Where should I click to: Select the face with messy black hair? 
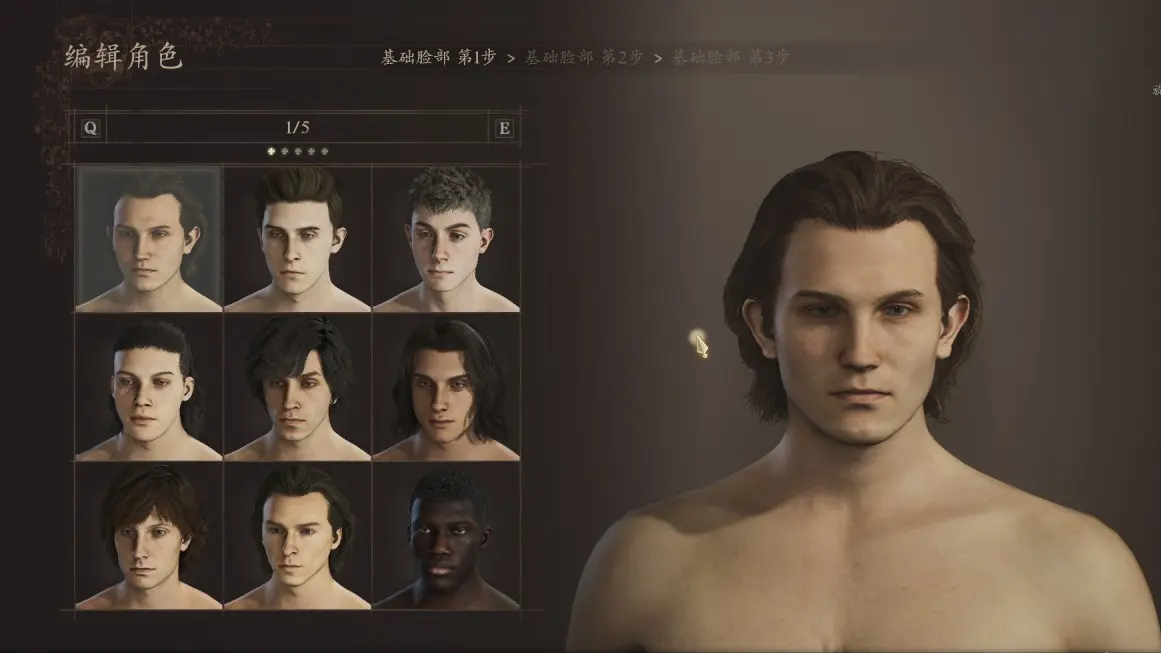click(298, 389)
